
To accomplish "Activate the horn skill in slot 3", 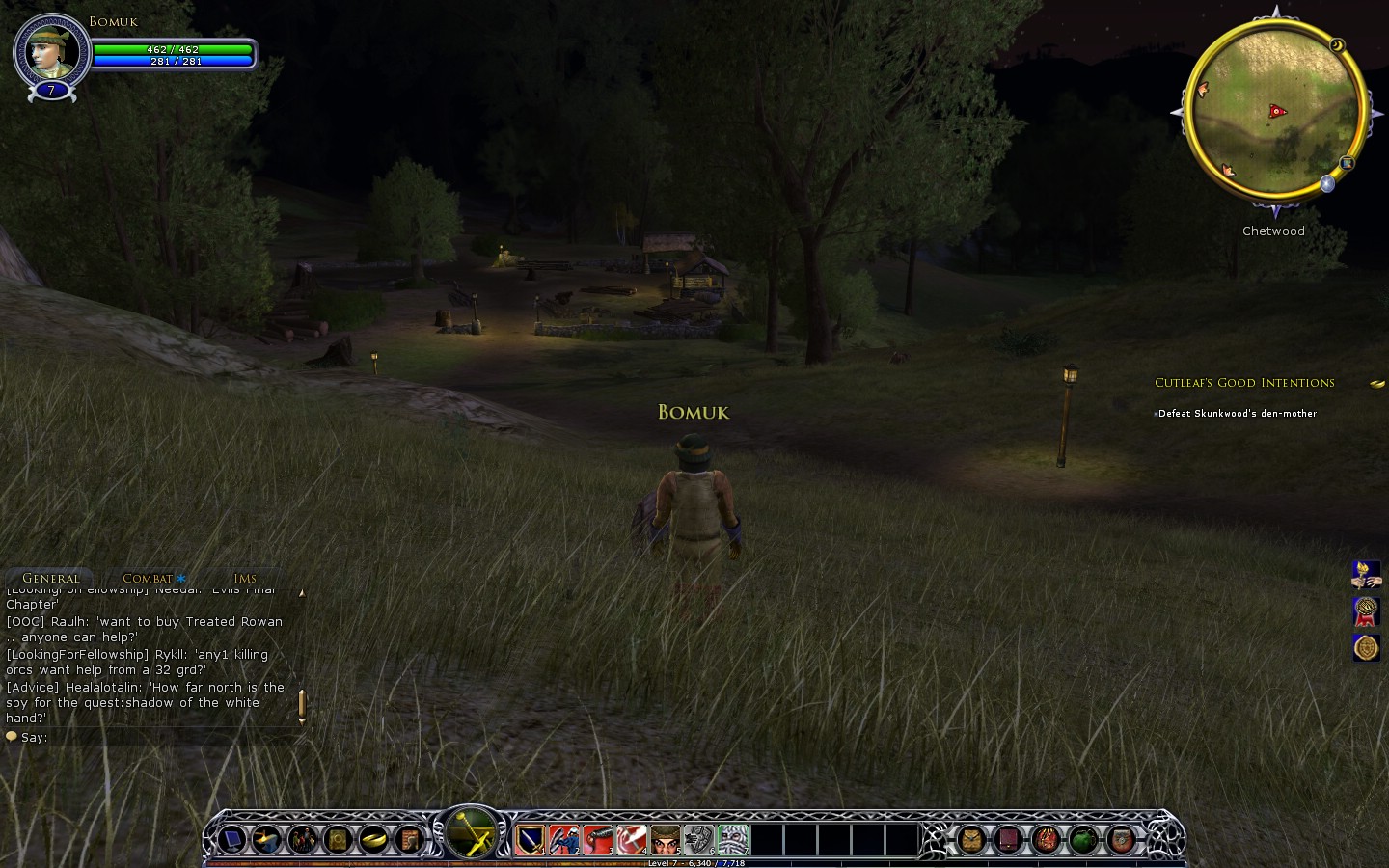I will tap(598, 839).
